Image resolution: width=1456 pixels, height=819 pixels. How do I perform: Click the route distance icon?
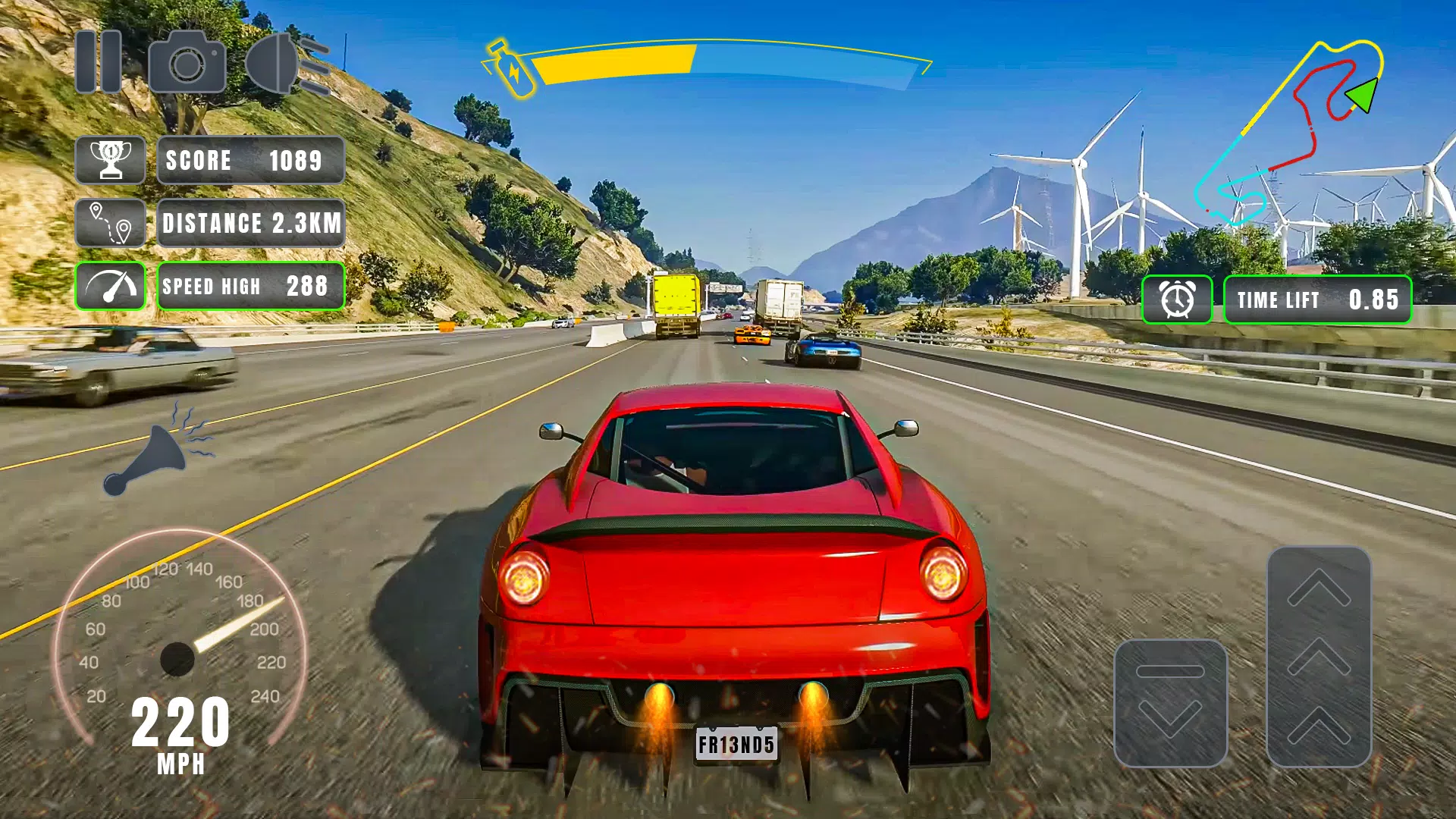point(111,223)
